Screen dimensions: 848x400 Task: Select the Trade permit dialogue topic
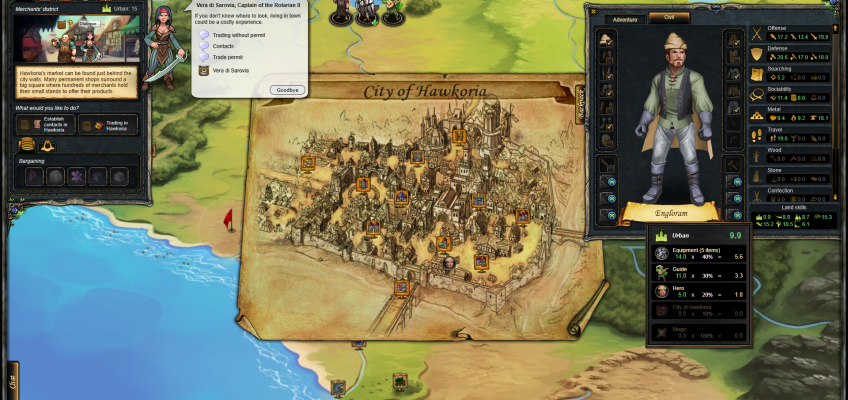coord(227,57)
